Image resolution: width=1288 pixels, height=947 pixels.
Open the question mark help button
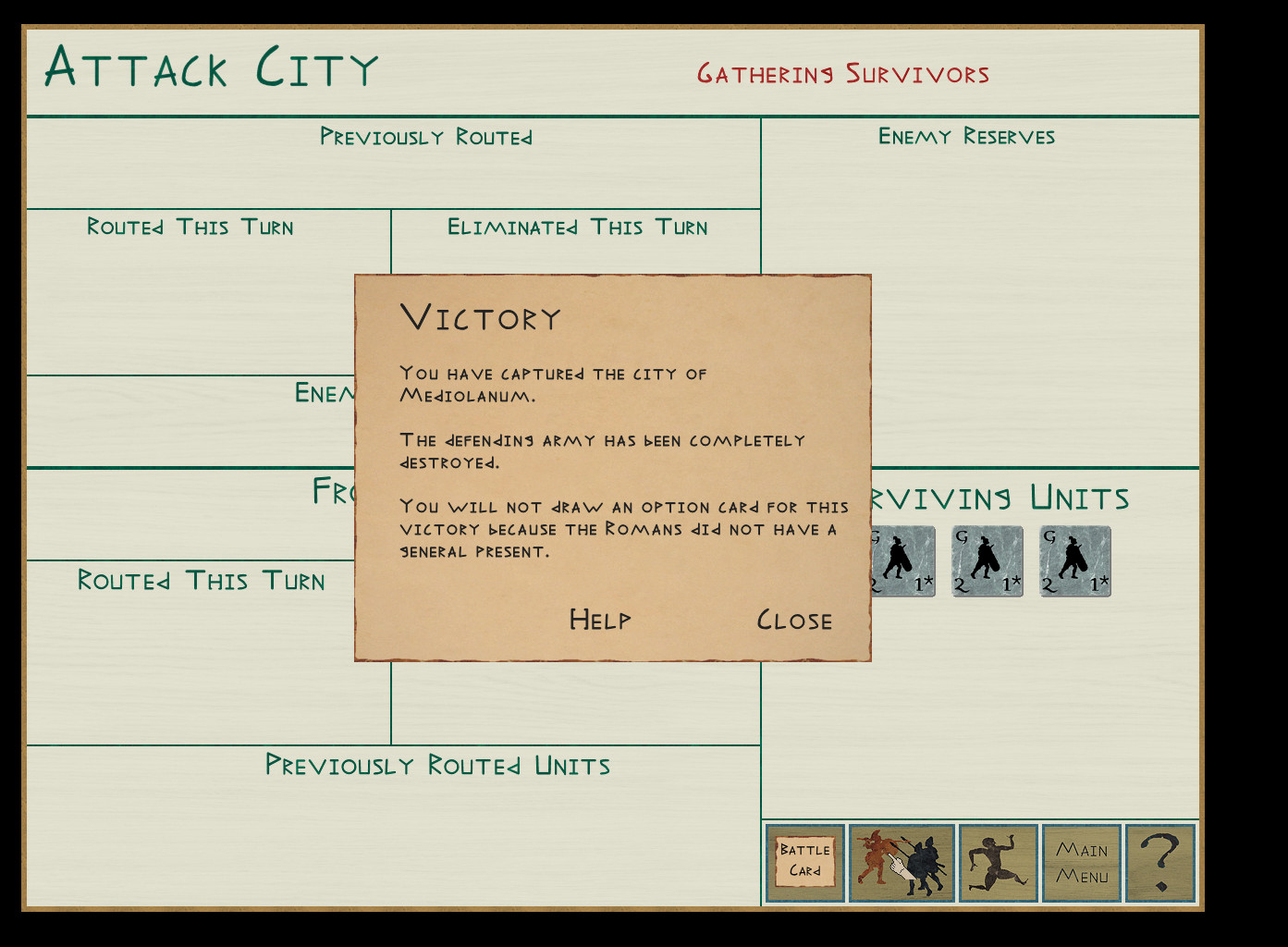[1160, 863]
